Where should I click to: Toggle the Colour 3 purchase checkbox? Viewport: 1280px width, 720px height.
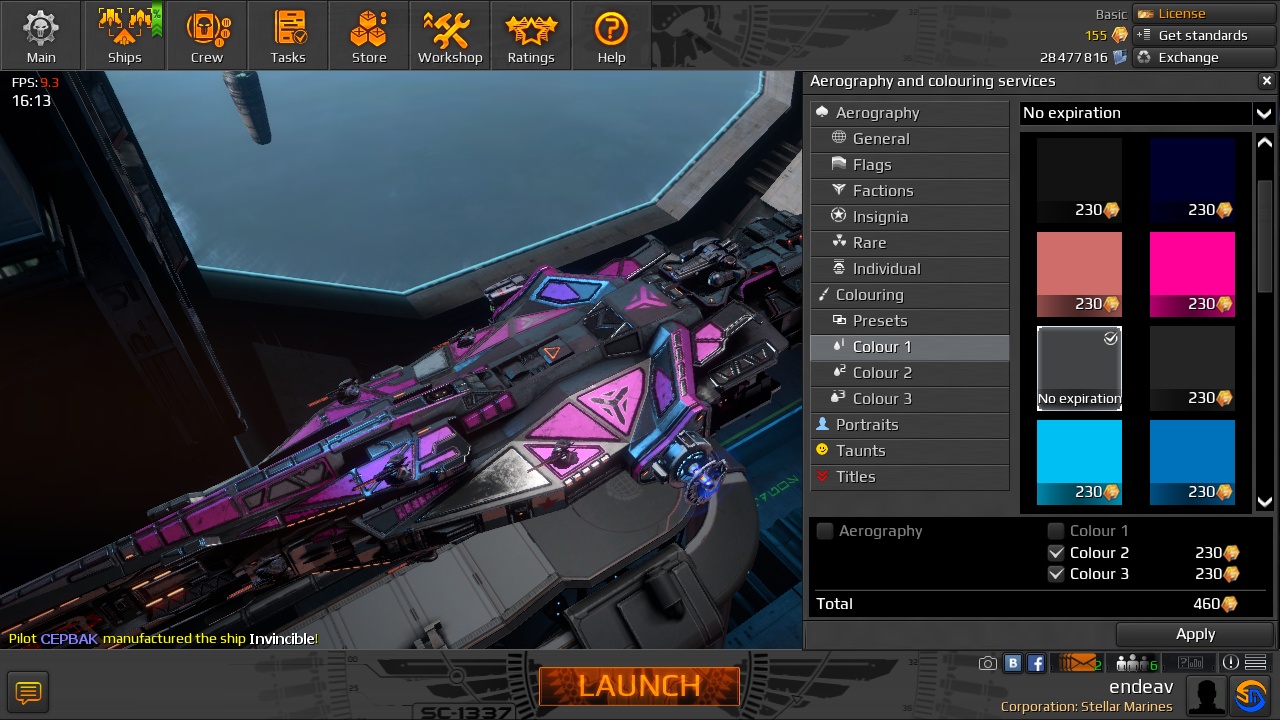click(1056, 574)
